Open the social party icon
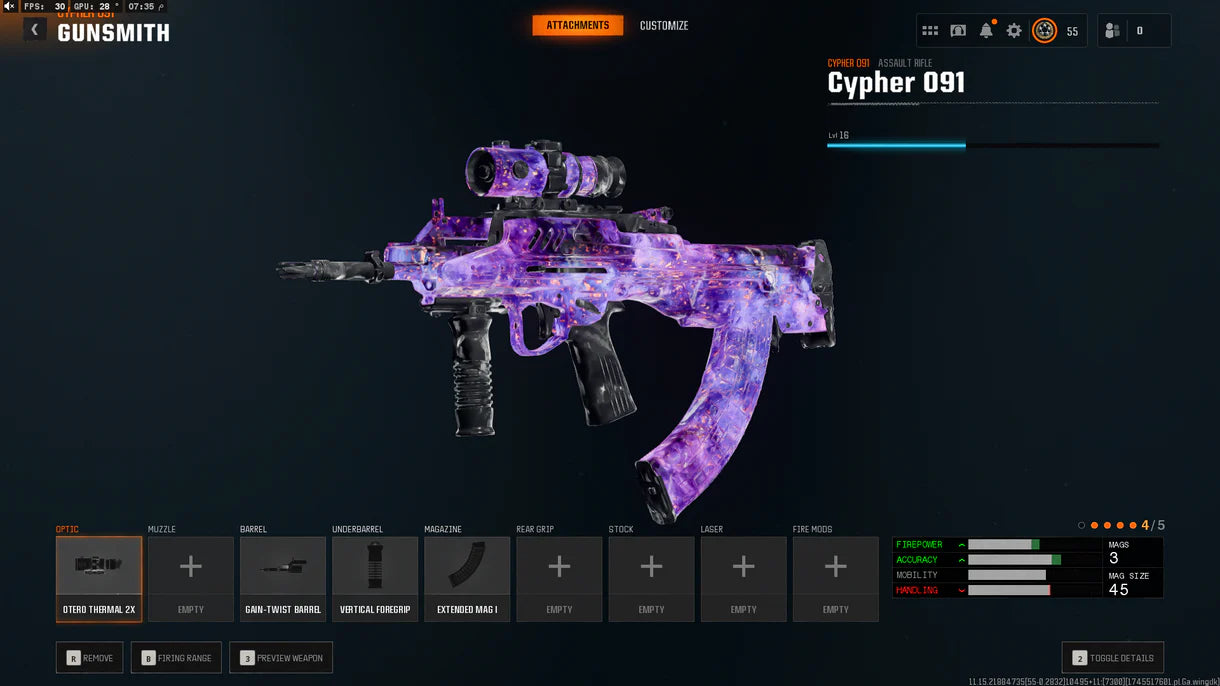The image size is (1220, 686). [x=1112, y=31]
